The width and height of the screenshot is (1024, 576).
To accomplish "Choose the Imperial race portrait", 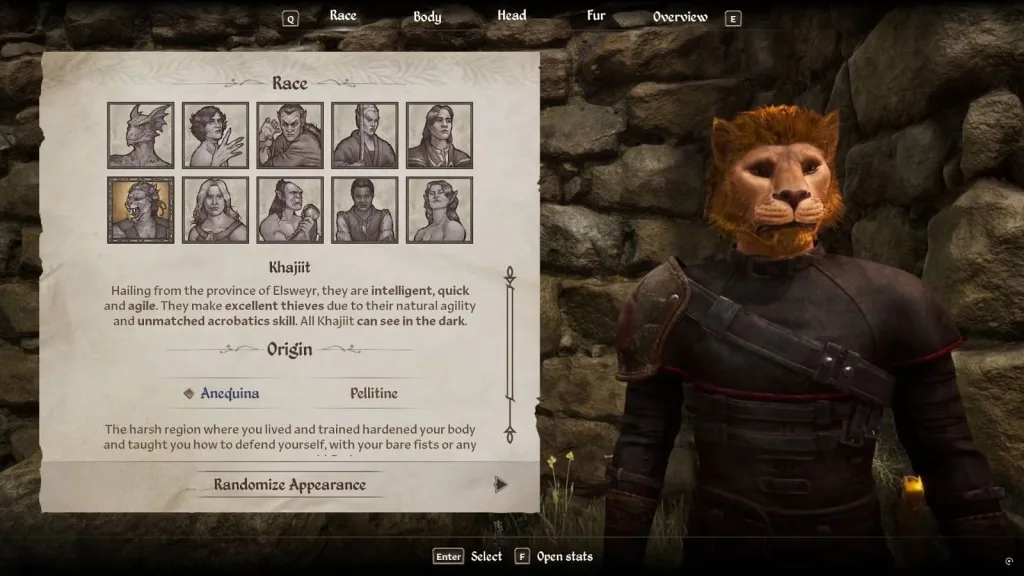I will pyautogui.click(x=440, y=135).
